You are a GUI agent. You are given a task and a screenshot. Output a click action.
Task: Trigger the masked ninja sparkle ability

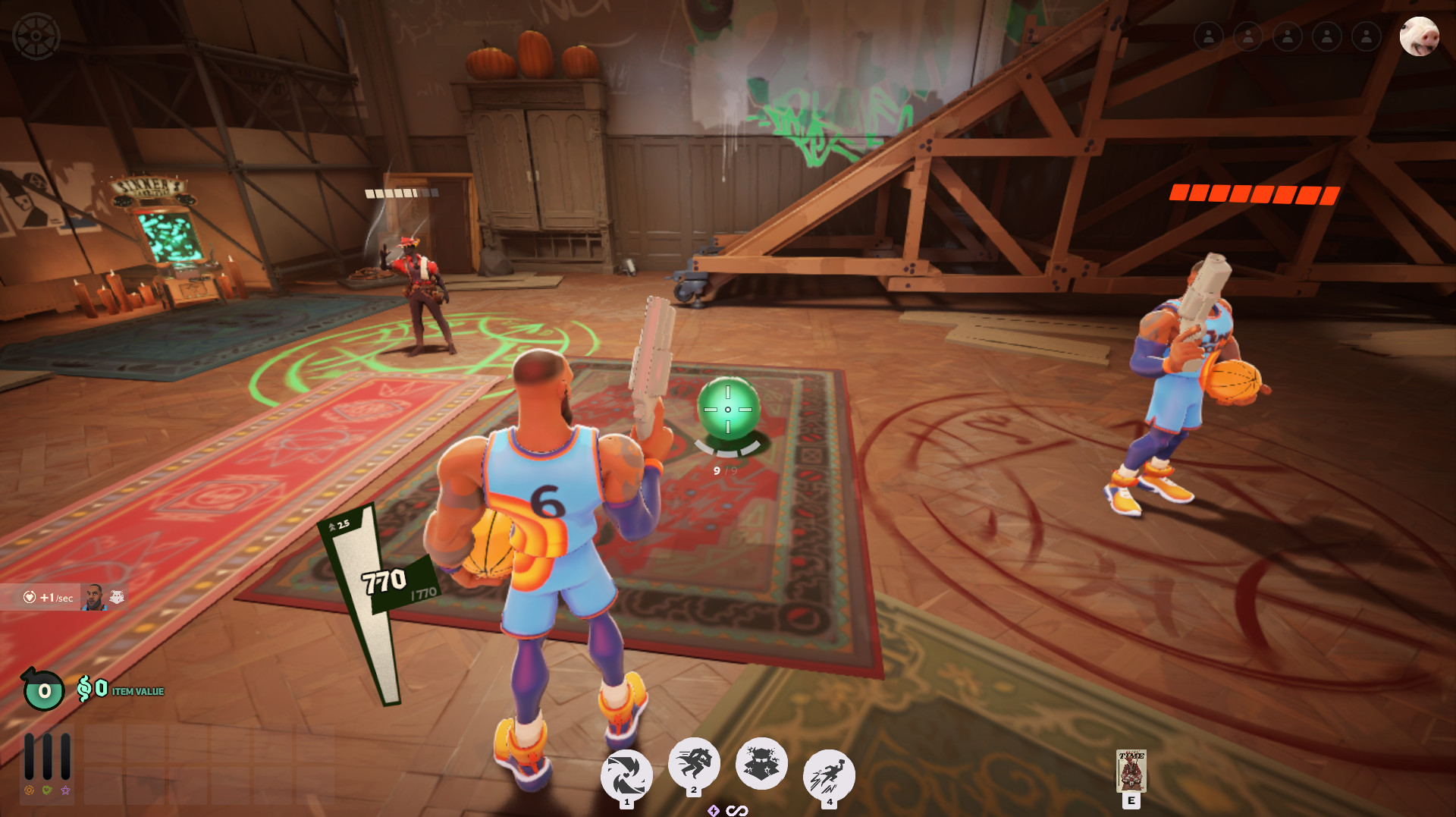tap(761, 763)
